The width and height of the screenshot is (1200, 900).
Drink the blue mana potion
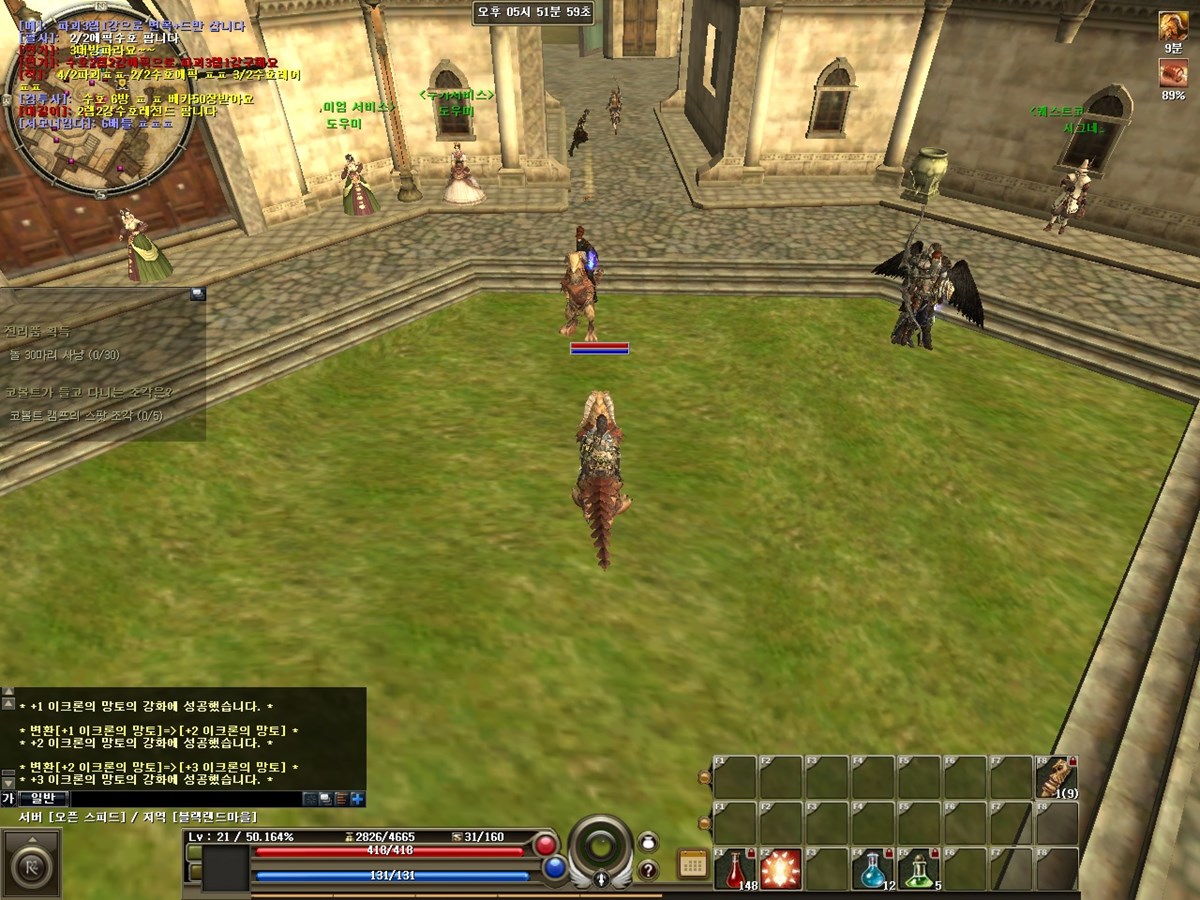click(x=873, y=869)
